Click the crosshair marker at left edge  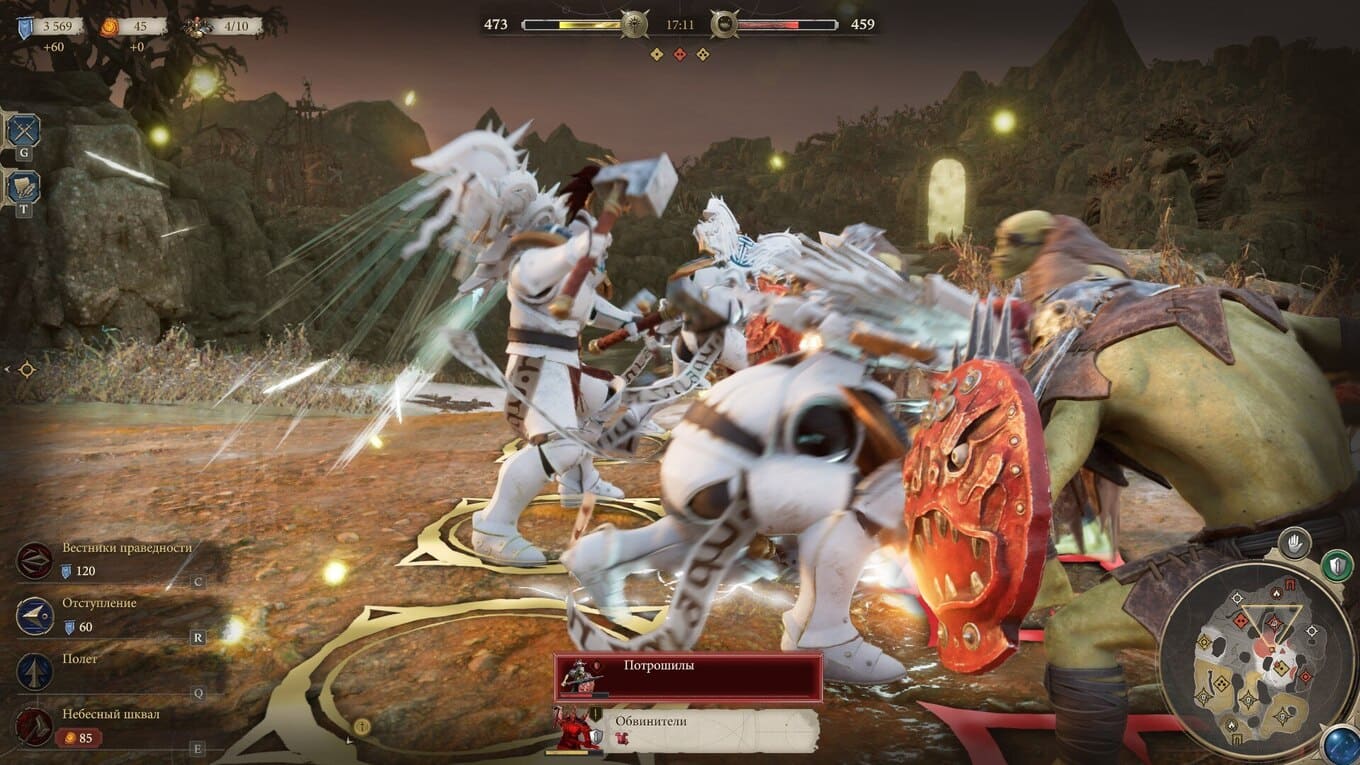(x=26, y=369)
